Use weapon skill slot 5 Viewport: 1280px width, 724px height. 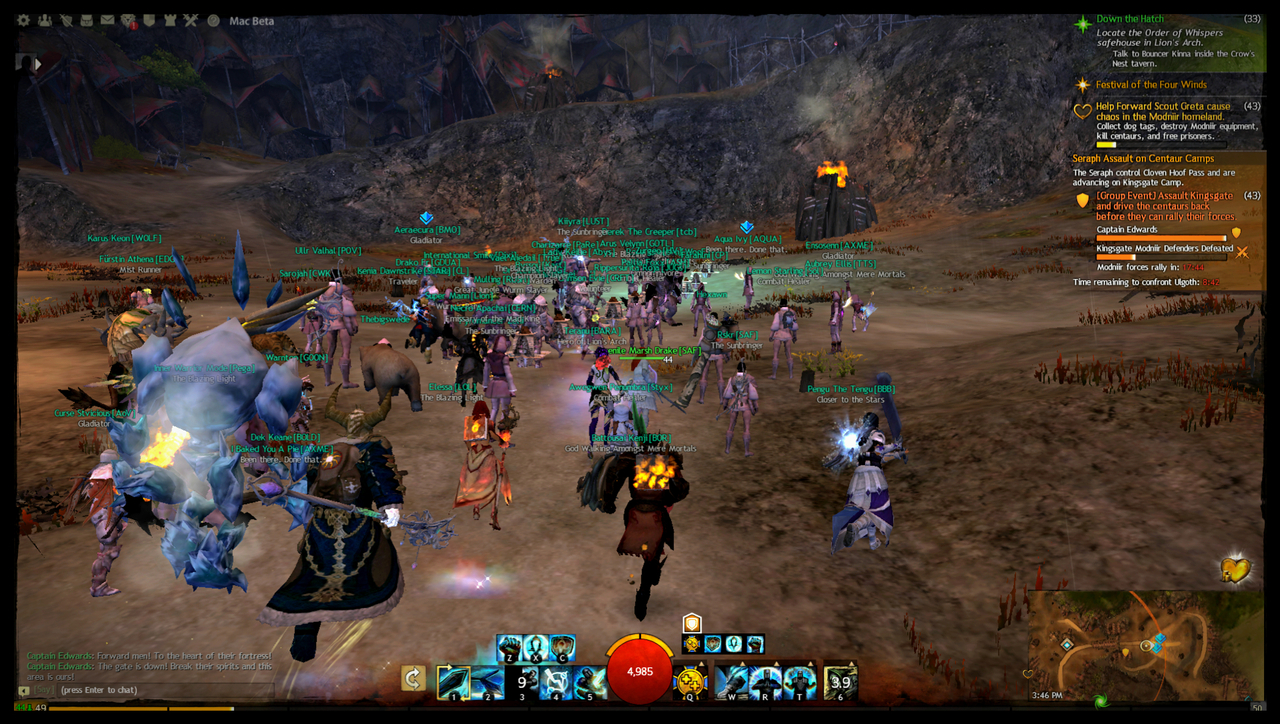[x=590, y=682]
